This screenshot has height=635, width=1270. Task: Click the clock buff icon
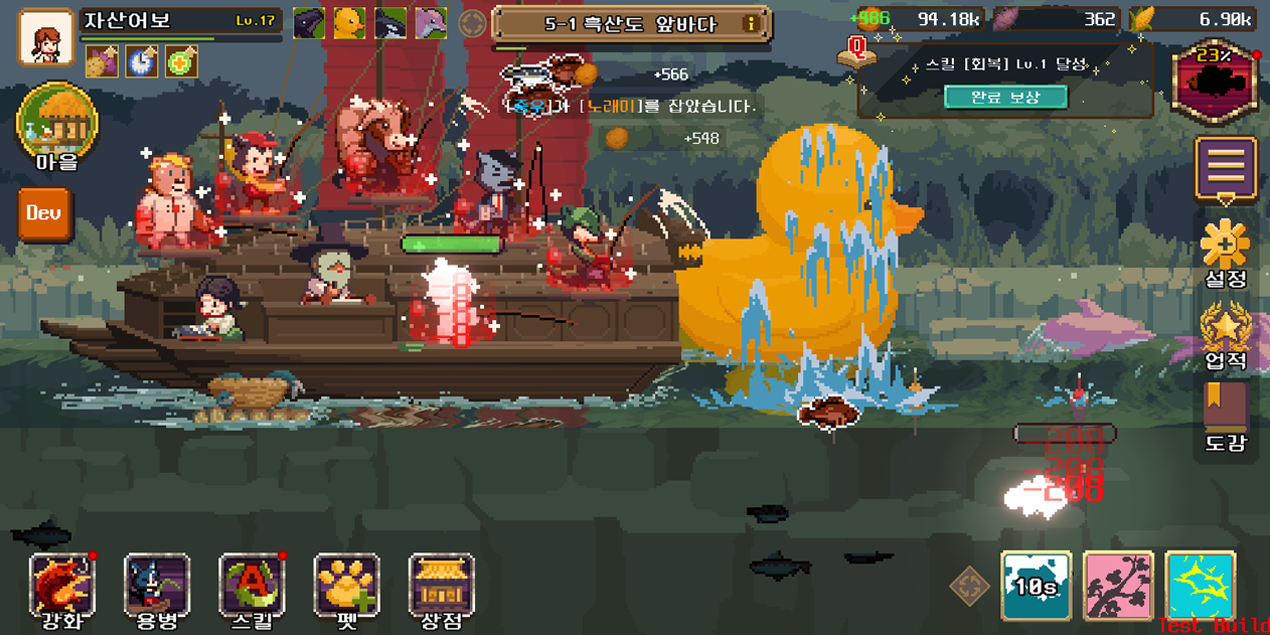click(x=142, y=62)
